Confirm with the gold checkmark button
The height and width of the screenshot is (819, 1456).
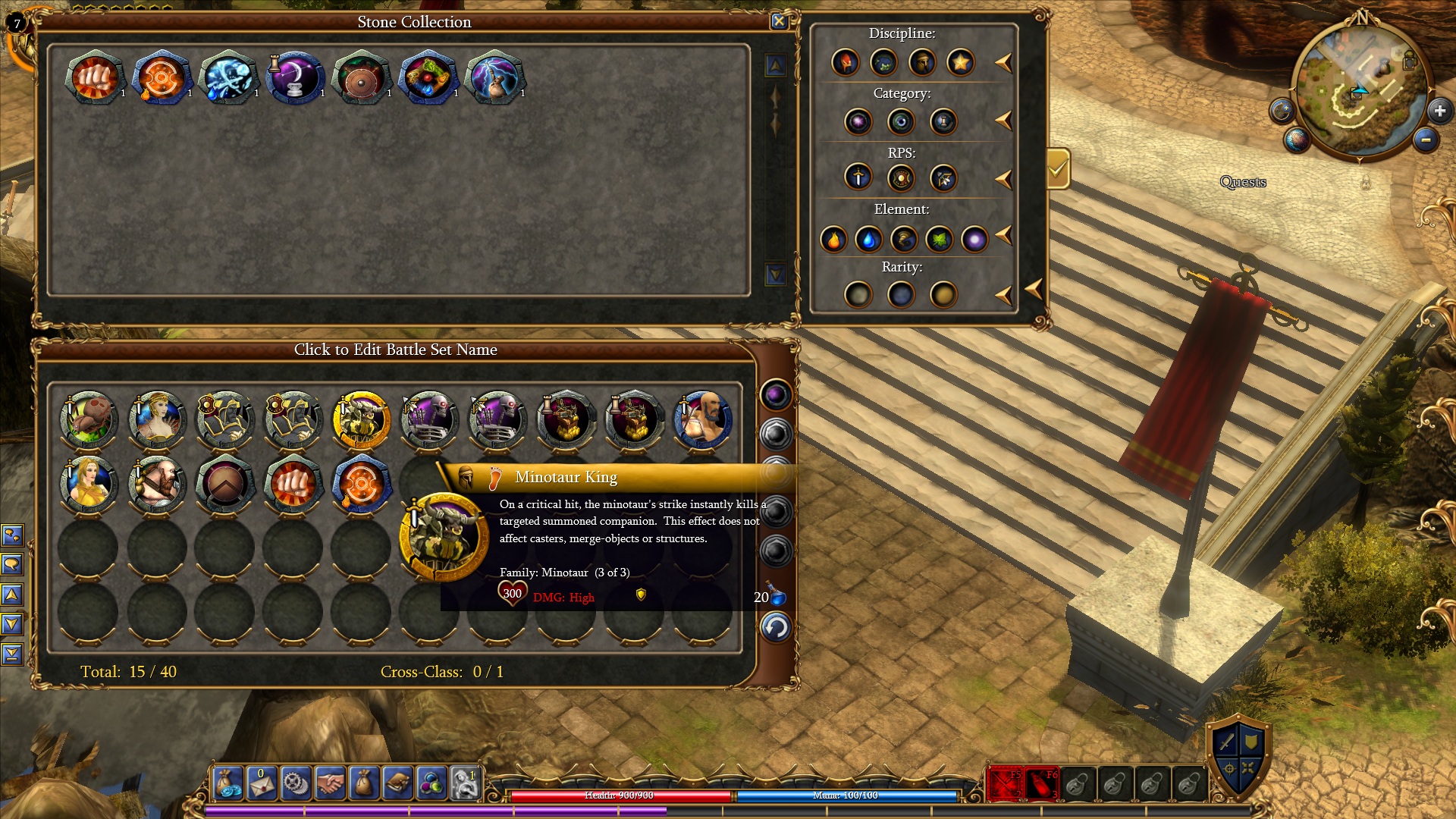coord(1057,168)
